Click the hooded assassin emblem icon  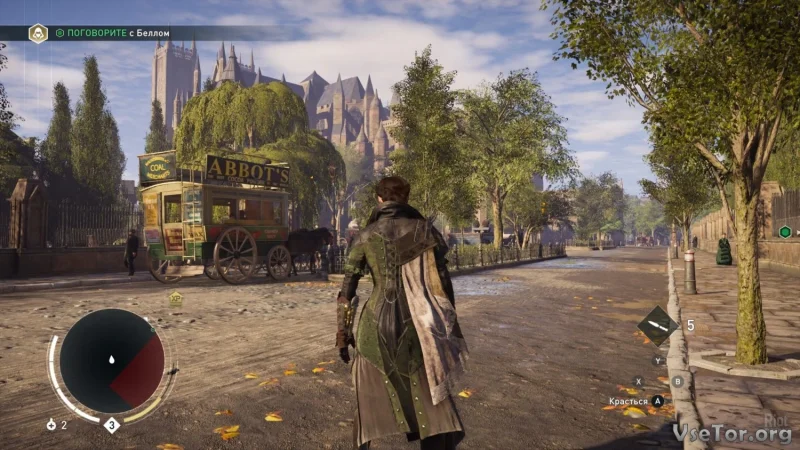pos(38,33)
